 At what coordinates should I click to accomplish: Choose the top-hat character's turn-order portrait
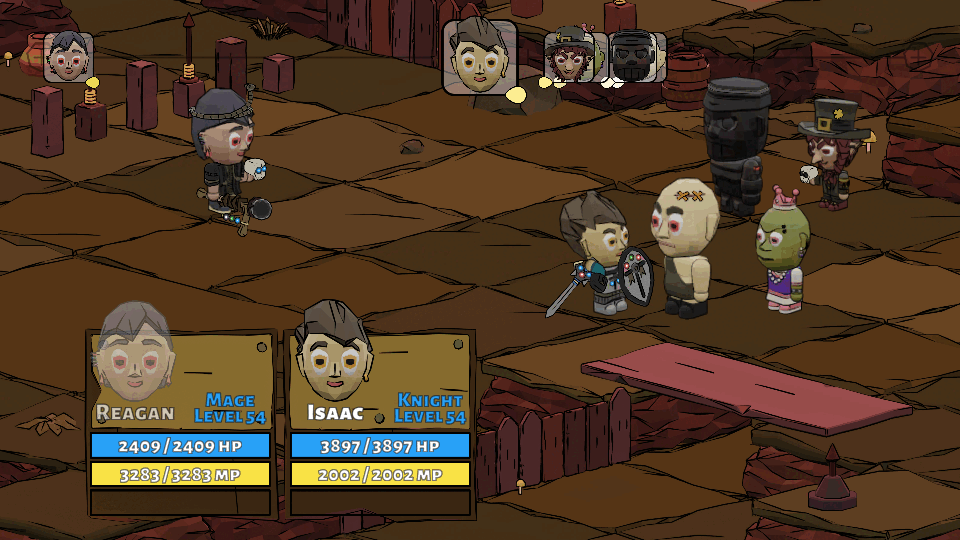569,57
